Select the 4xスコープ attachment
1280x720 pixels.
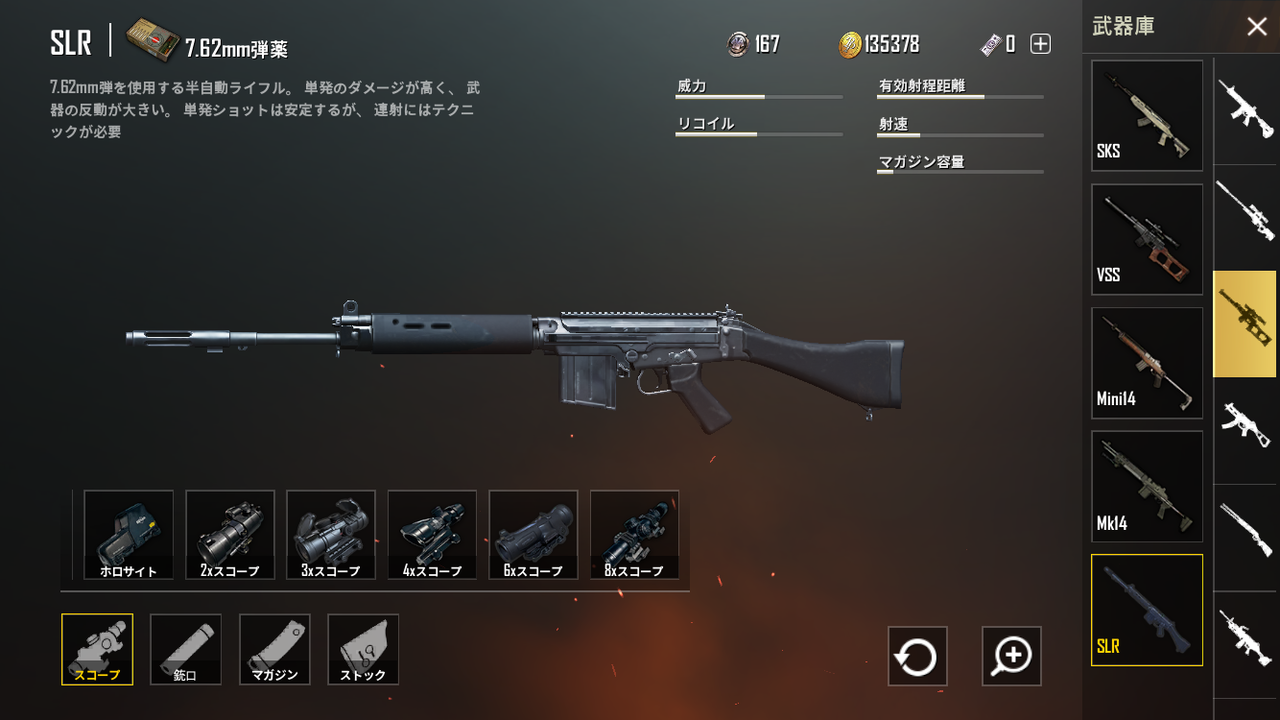pyautogui.click(x=432, y=534)
